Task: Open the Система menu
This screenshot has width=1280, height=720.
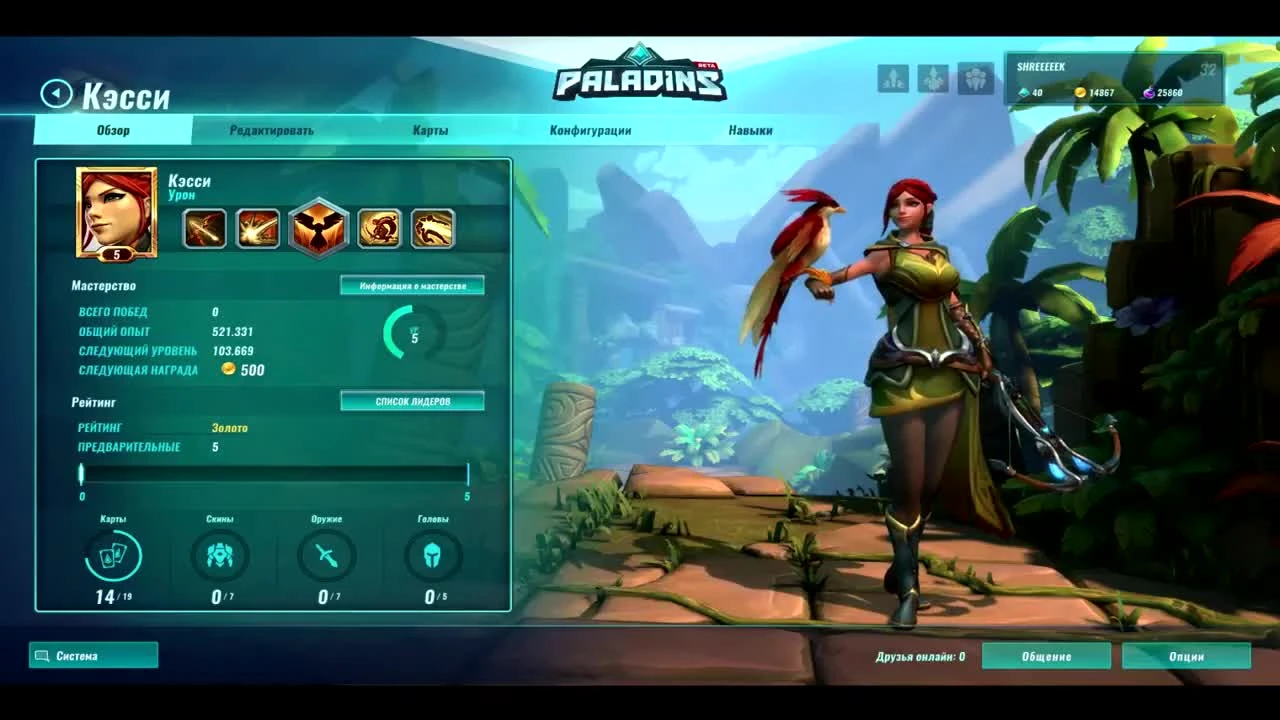Action: [x=94, y=655]
